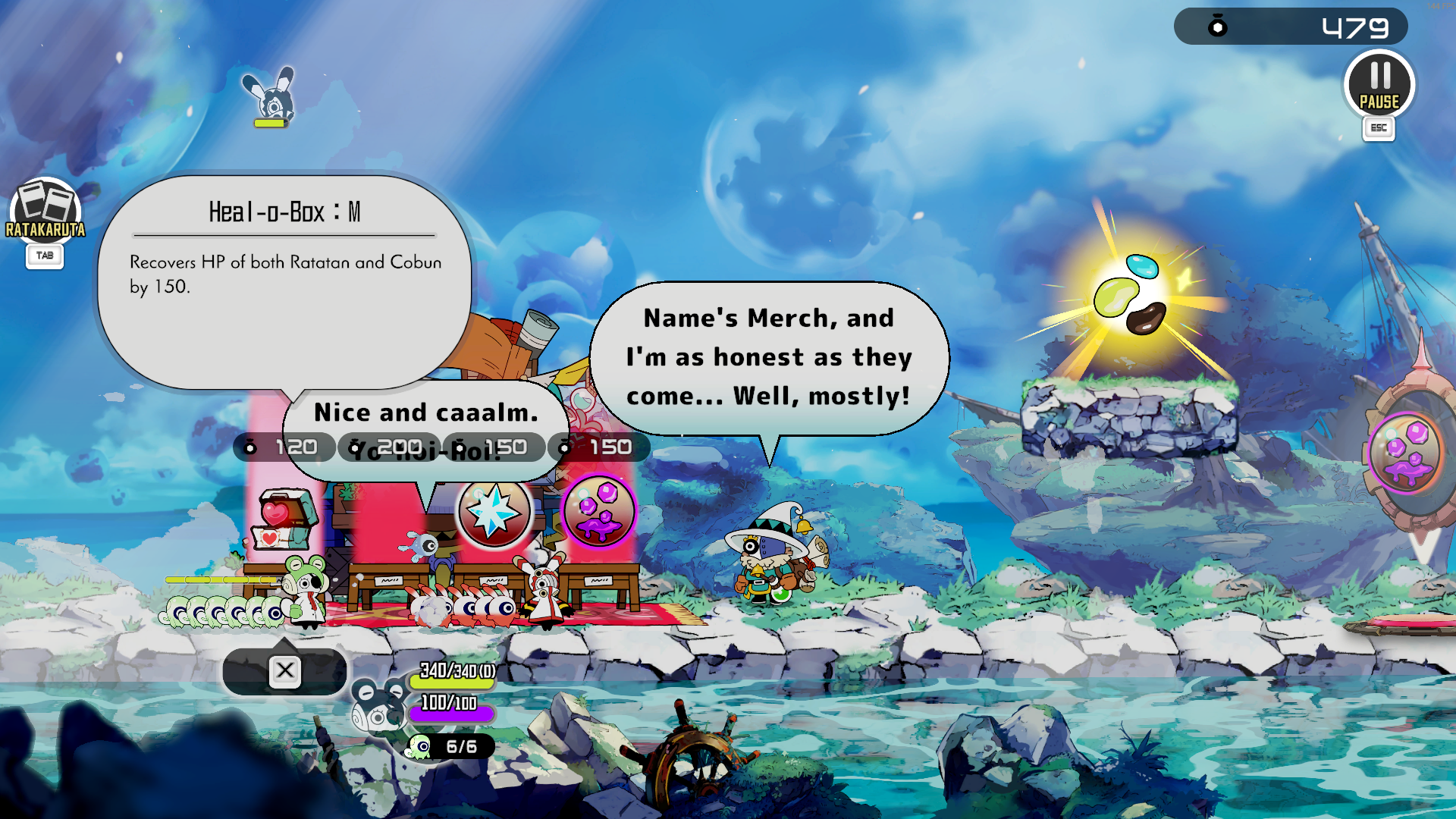Screen dimensions: 1456x819
Task: Pause the game with the PAUSE button
Action: tap(1379, 84)
